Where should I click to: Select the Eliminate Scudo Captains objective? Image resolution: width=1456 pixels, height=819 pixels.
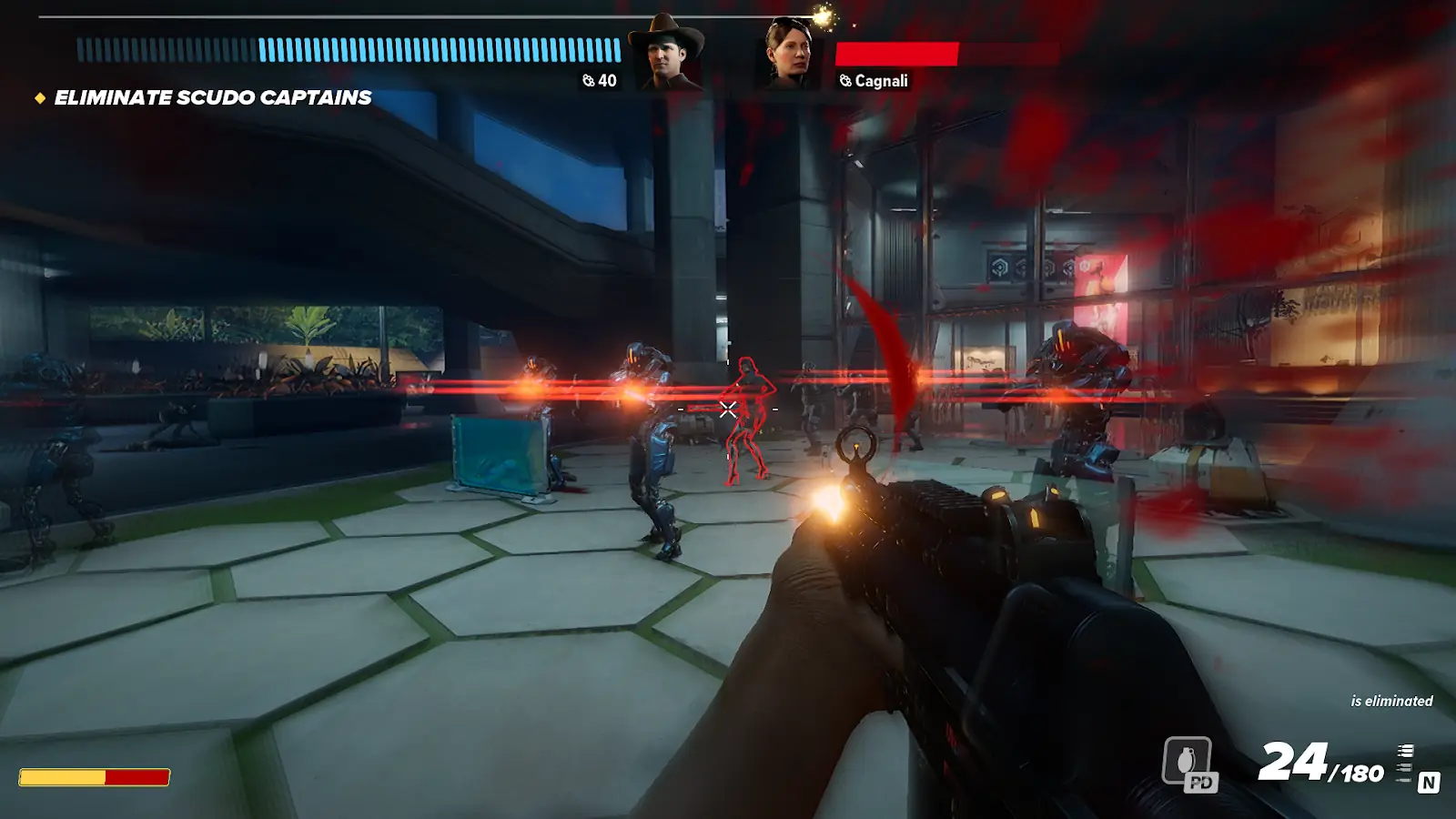pos(212,97)
